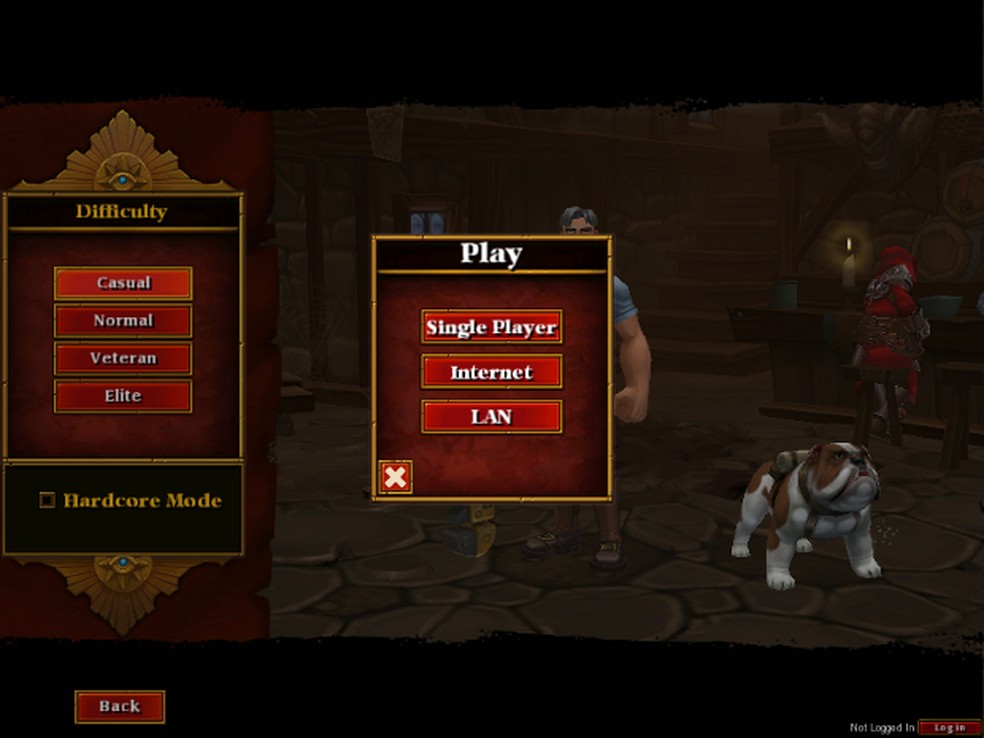Image resolution: width=984 pixels, height=738 pixels.
Task: Choose the Normal difficulty option
Action: [x=123, y=321]
